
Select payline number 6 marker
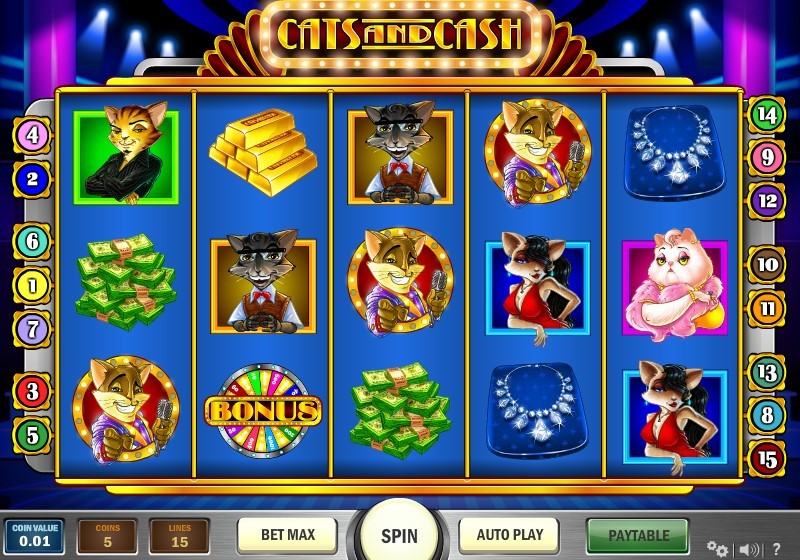click(x=32, y=241)
